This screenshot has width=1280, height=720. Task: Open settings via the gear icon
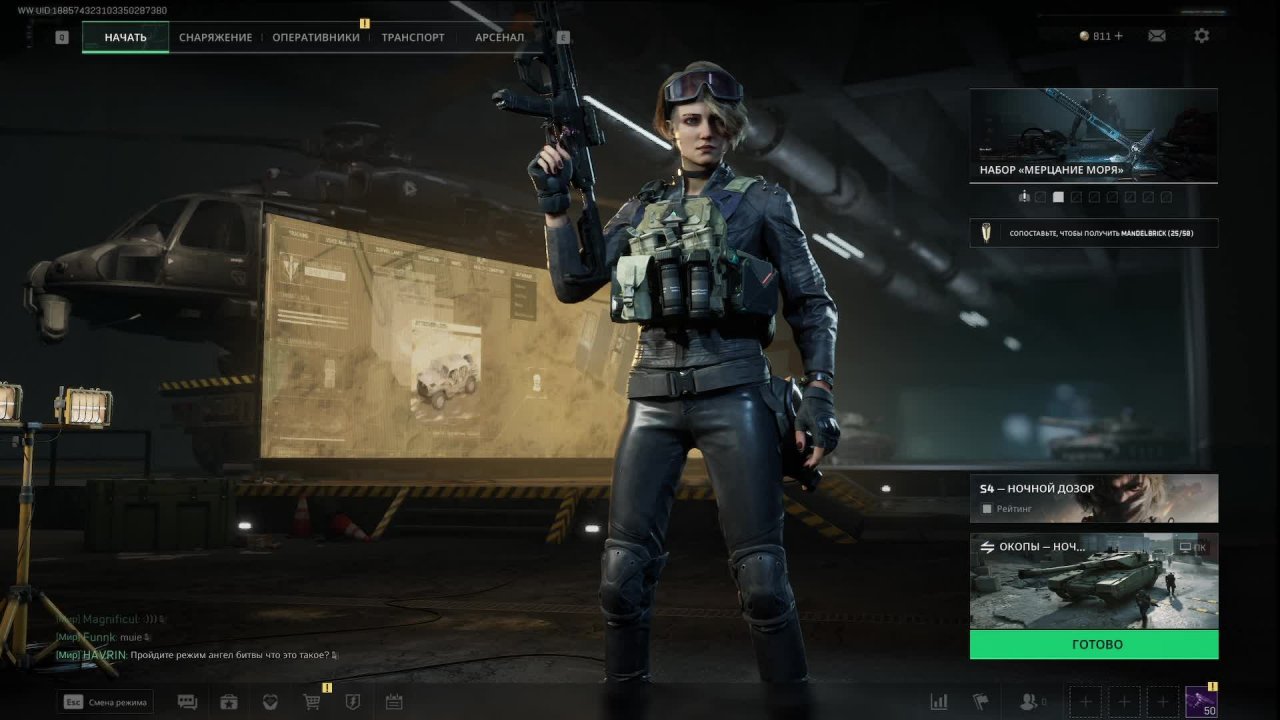(x=1202, y=36)
